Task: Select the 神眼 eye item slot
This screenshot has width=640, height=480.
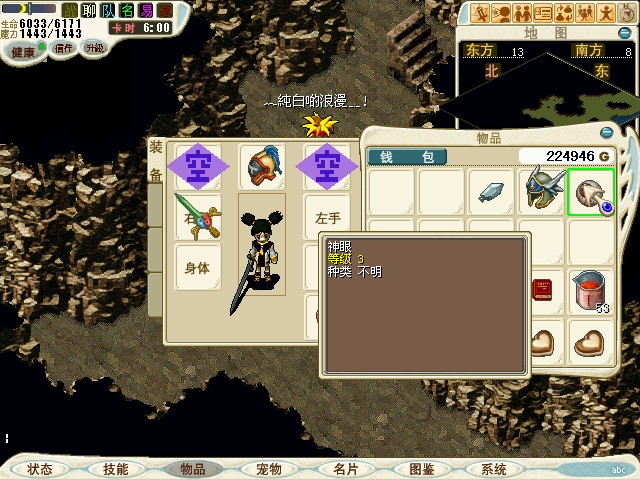Action: pyautogui.click(x=592, y=191)
